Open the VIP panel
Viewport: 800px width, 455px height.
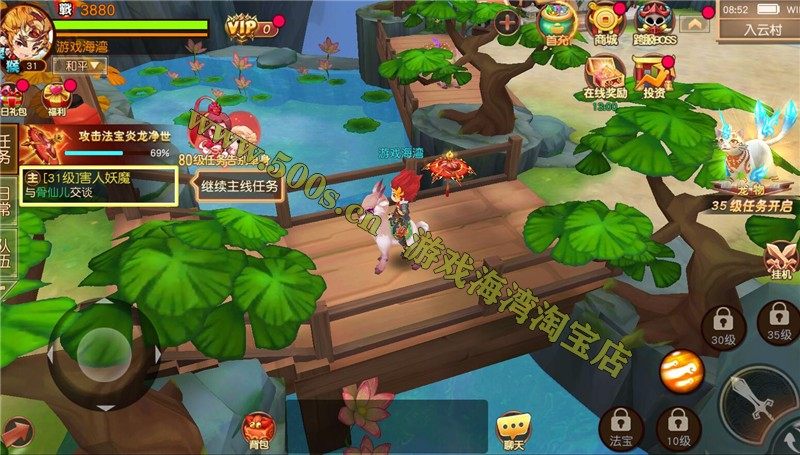pos(246,28)
